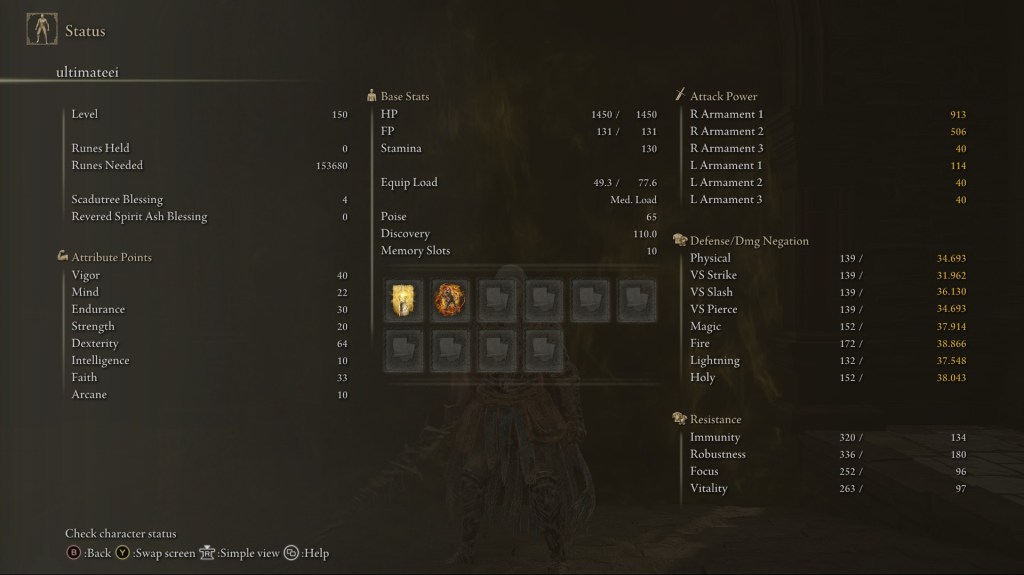Screen dimensions: 1024x575
Task: Select the golden glowing incantation slot
Action: 404,299
